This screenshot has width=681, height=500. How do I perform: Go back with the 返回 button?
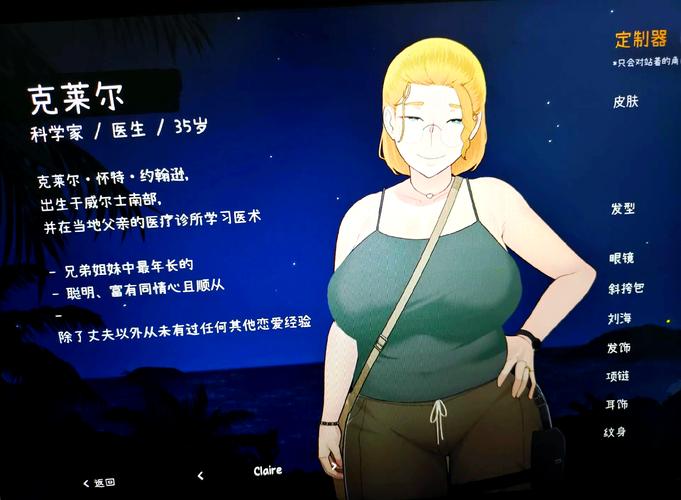pos(100,482)
